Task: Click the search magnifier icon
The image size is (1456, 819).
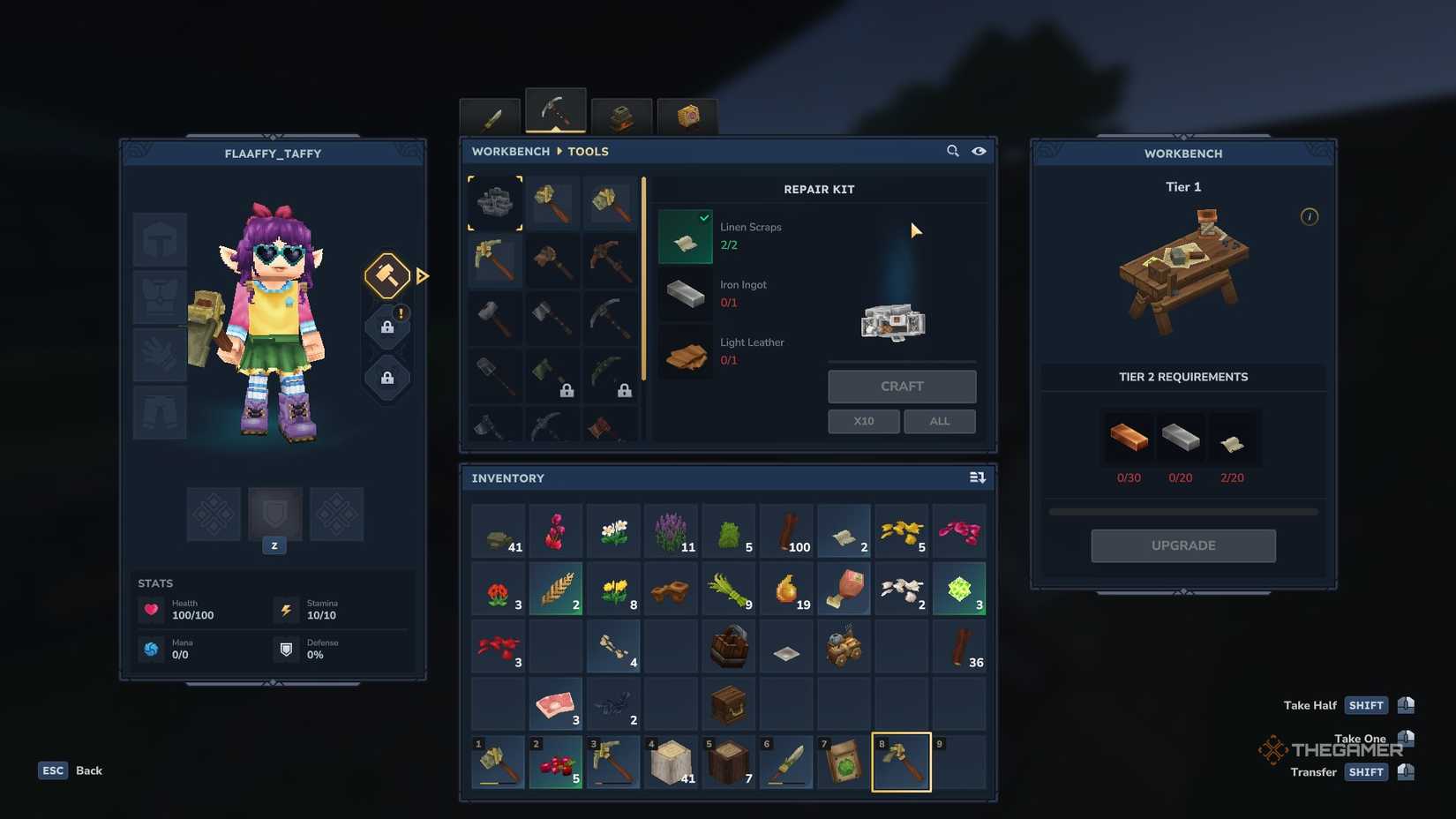Action: (953, 151)
